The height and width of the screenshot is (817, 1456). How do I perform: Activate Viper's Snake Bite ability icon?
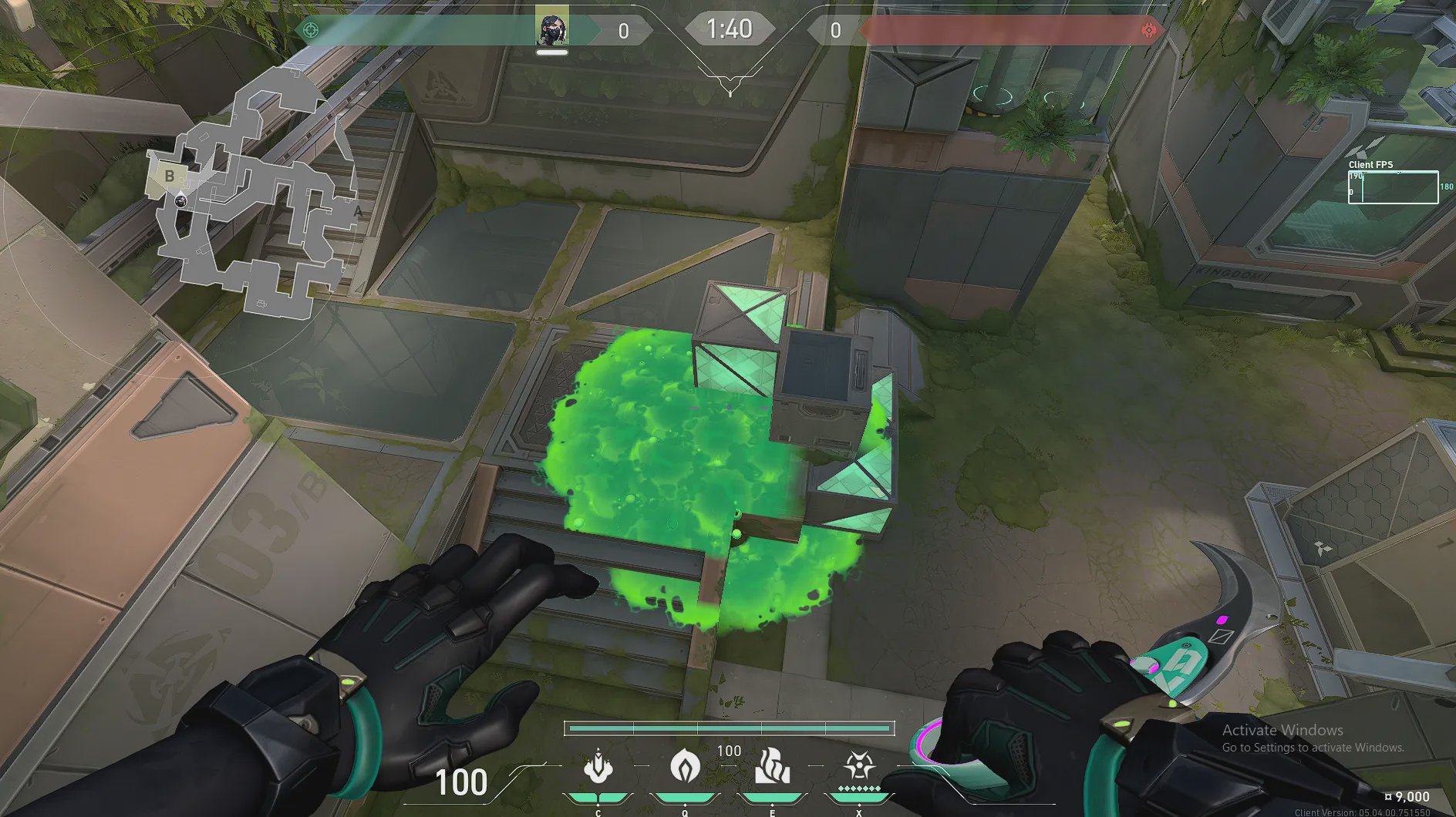point(598,766)
